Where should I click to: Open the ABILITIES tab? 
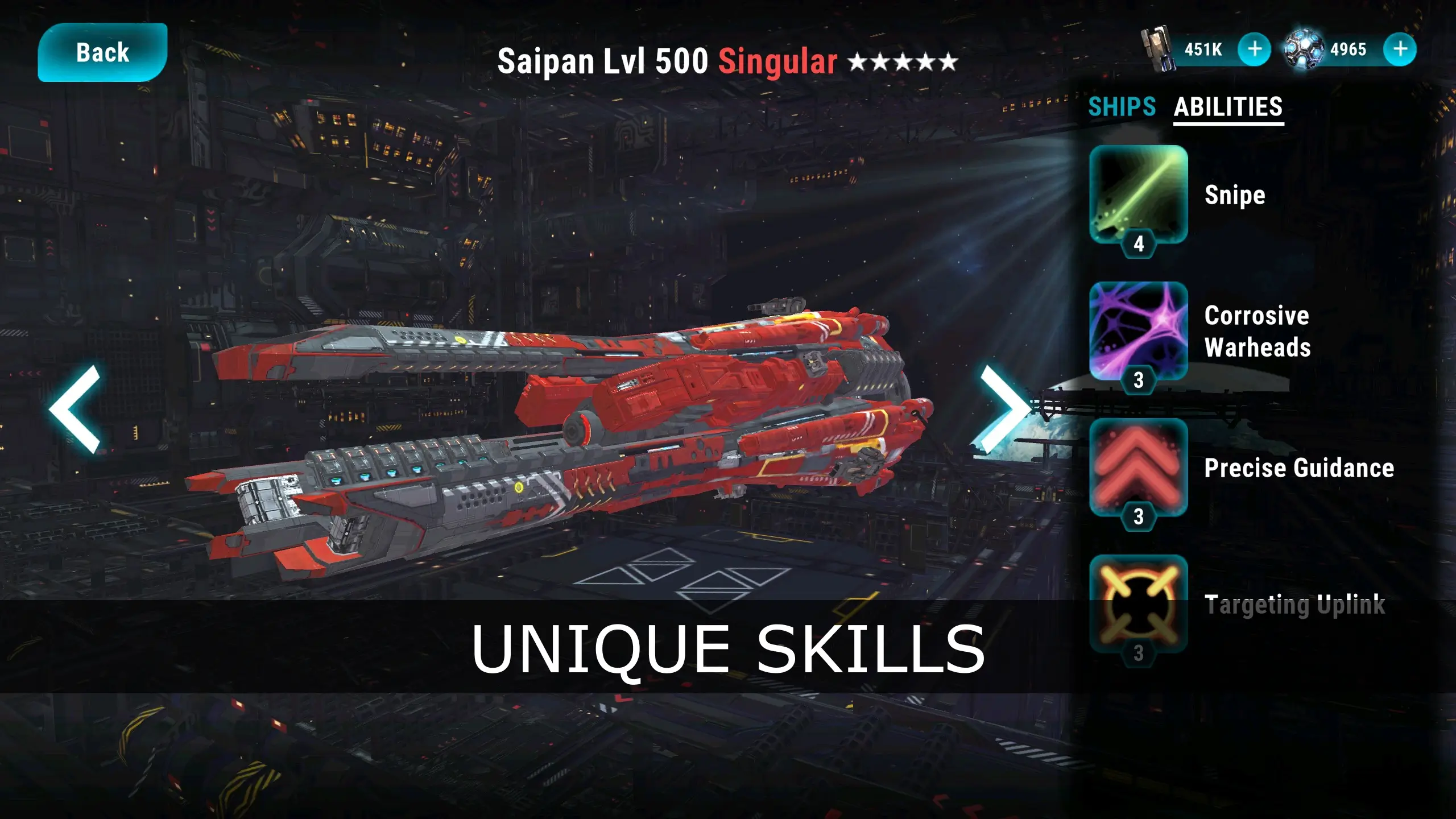point(1228,106)
